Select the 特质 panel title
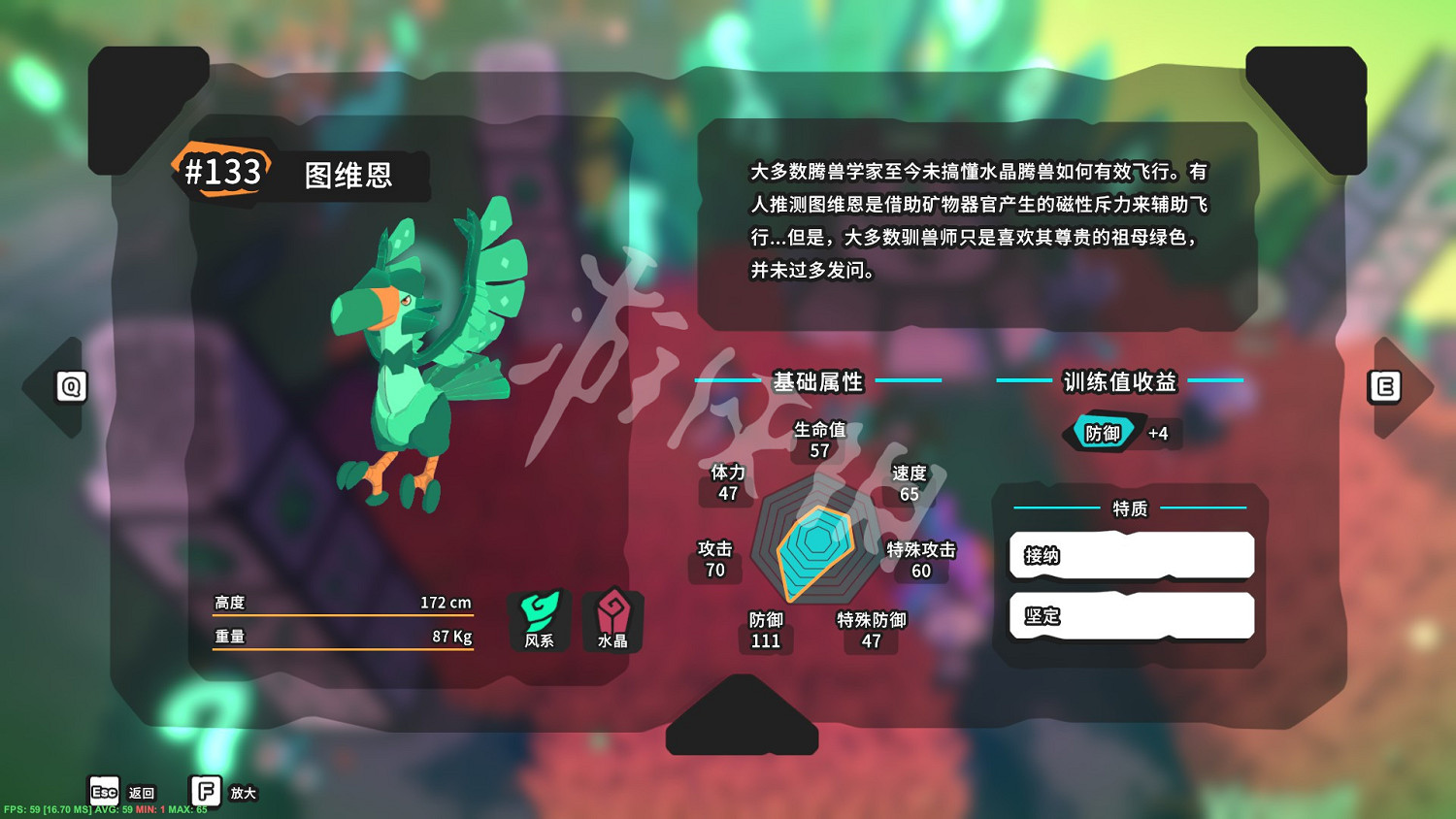The height and width of the screenshot is (819, 1456). [1130, 508]
